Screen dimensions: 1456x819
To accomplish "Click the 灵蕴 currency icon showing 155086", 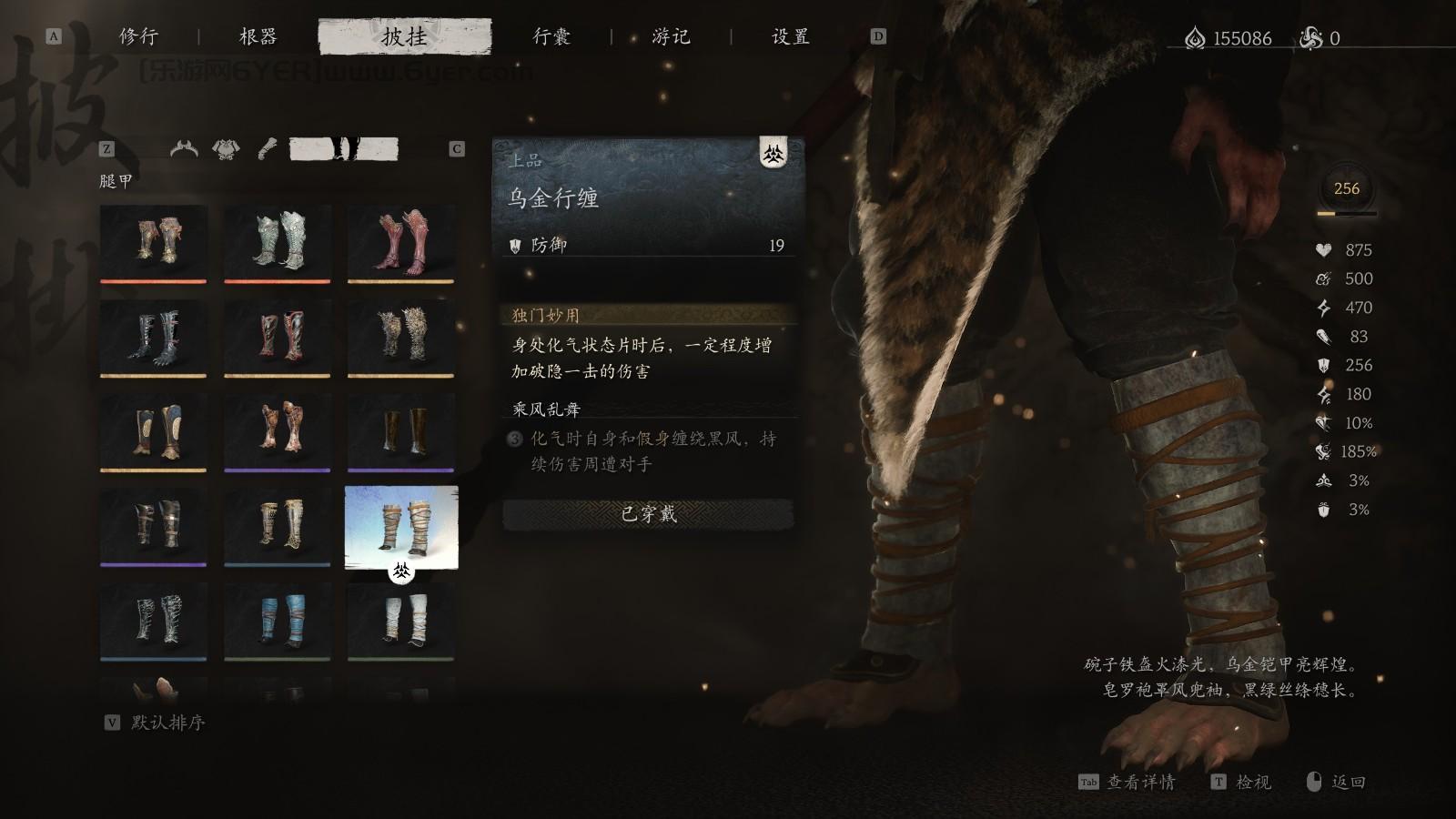I will 1197,36.
